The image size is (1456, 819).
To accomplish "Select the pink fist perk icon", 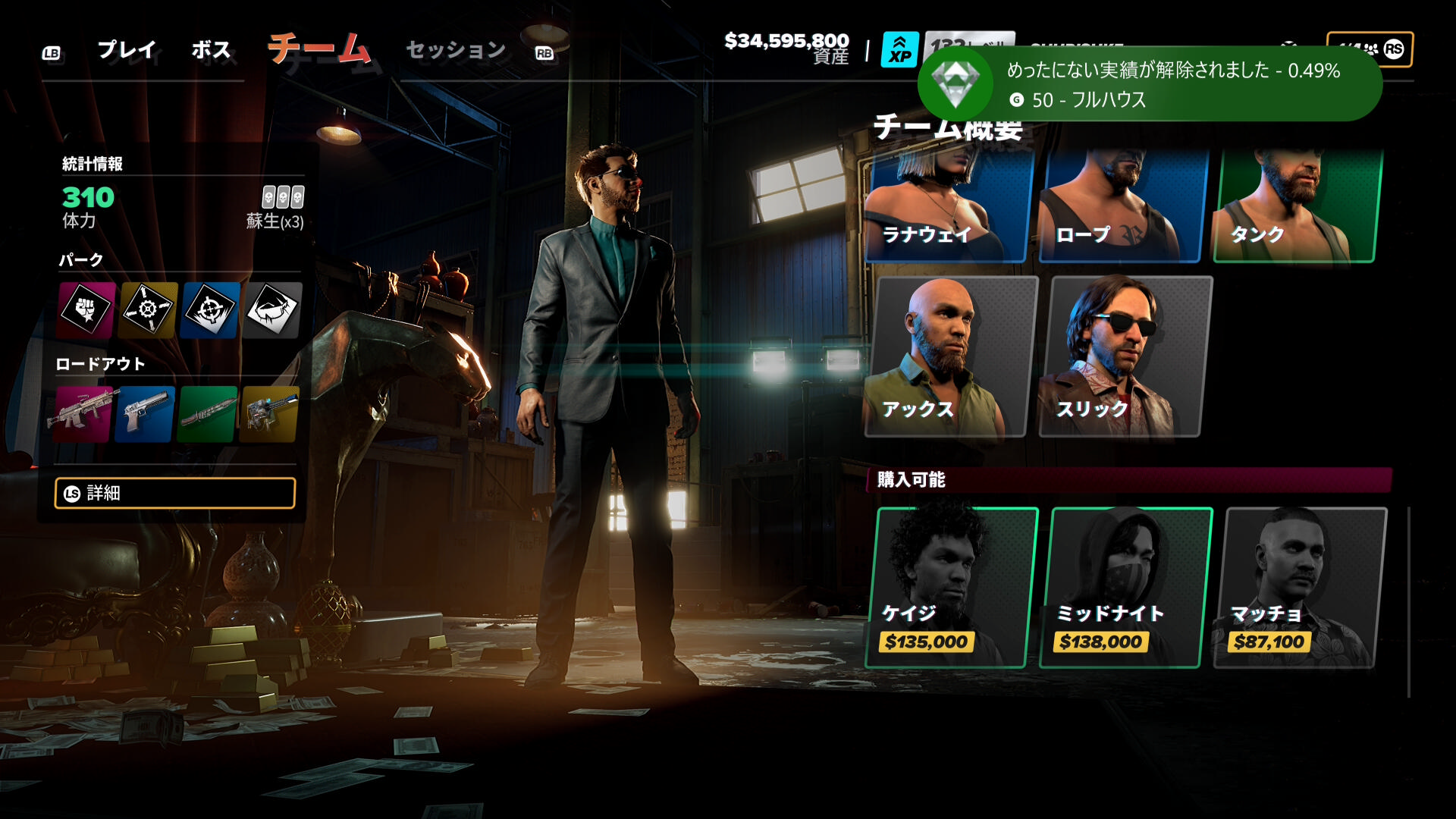I will [x=86, y=309].
